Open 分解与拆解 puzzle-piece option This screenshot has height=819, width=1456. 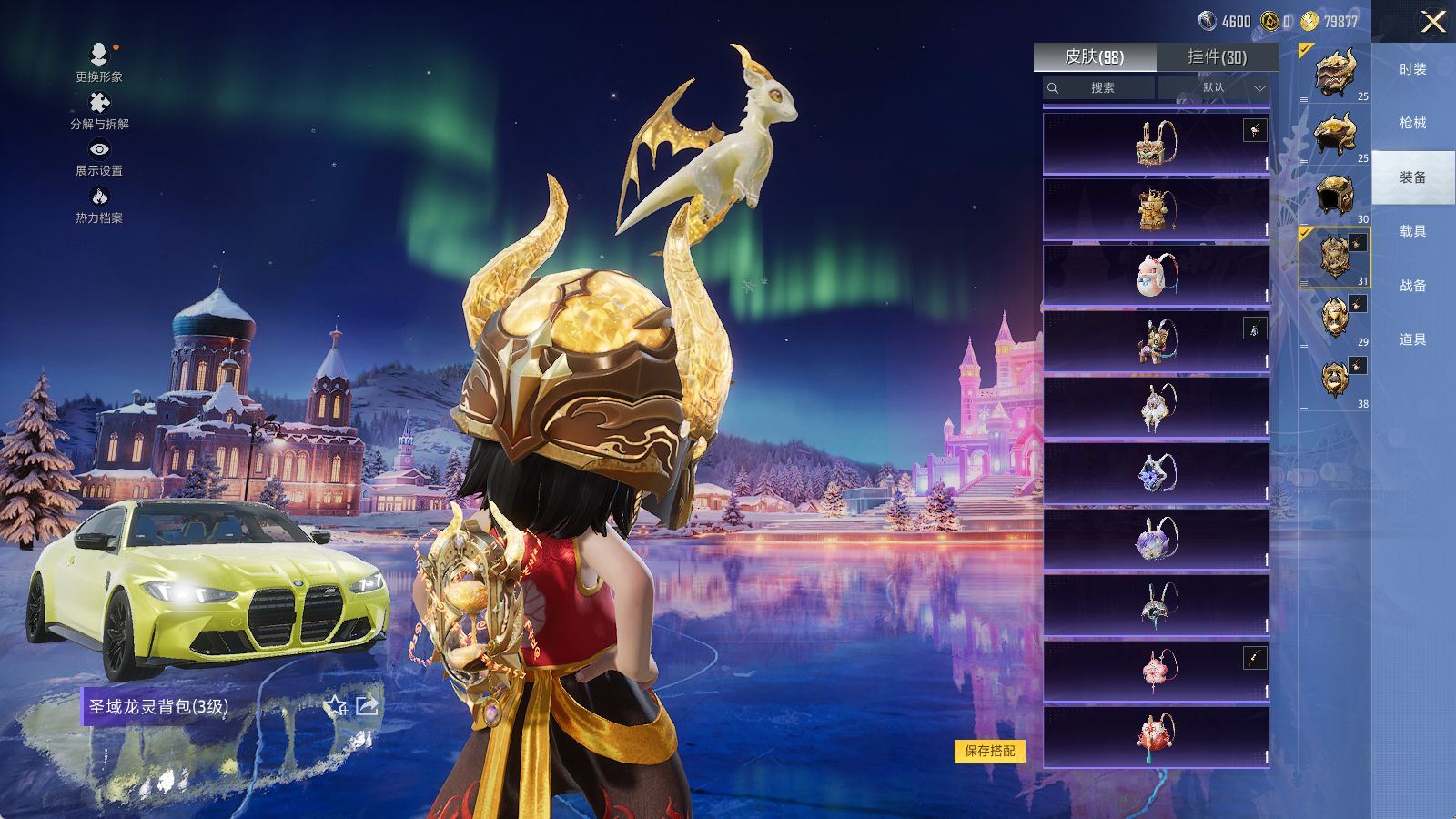point(99,109)
